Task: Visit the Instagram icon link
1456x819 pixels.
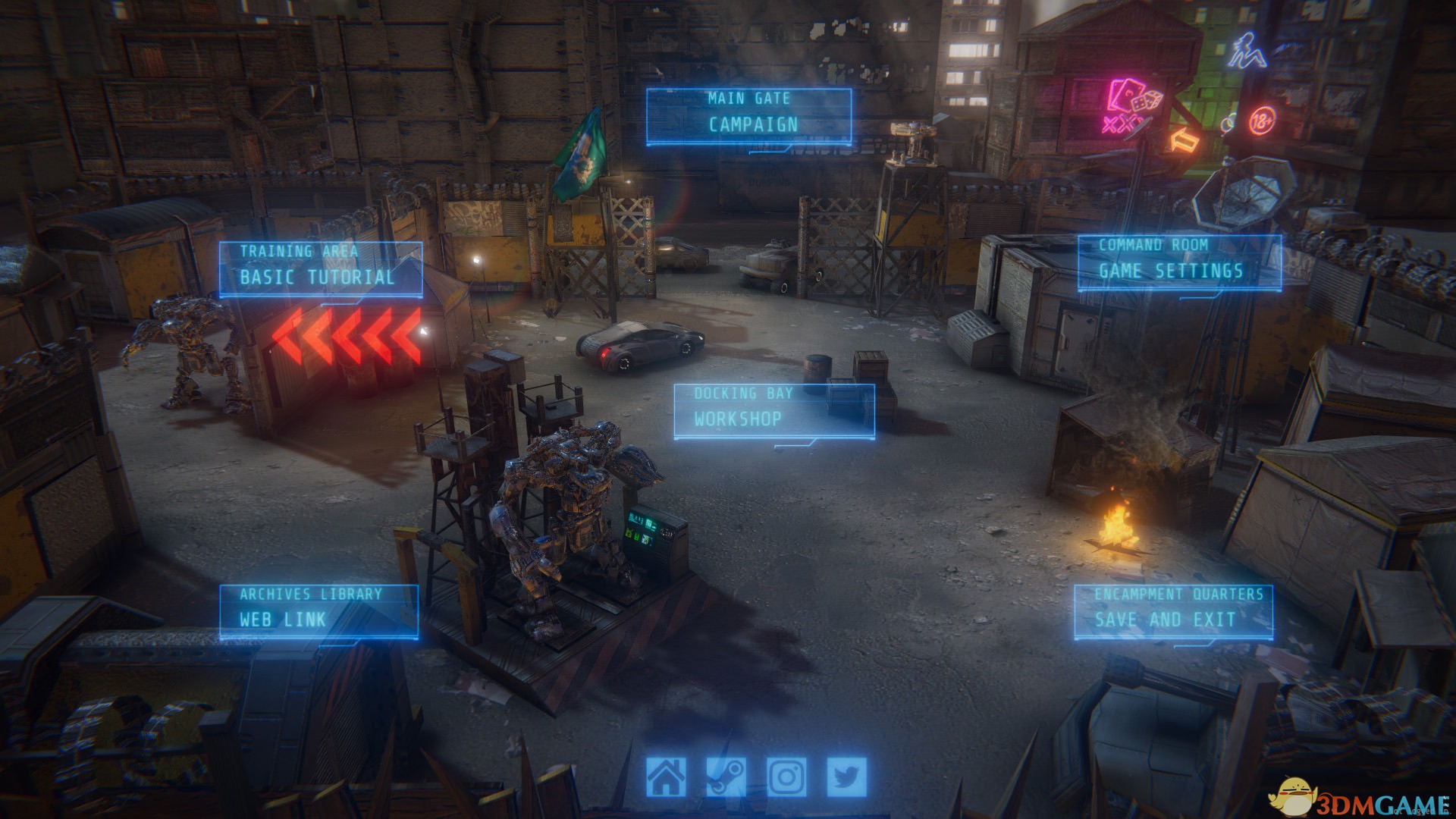Action: pyautogui.click(x=786, y=777)
